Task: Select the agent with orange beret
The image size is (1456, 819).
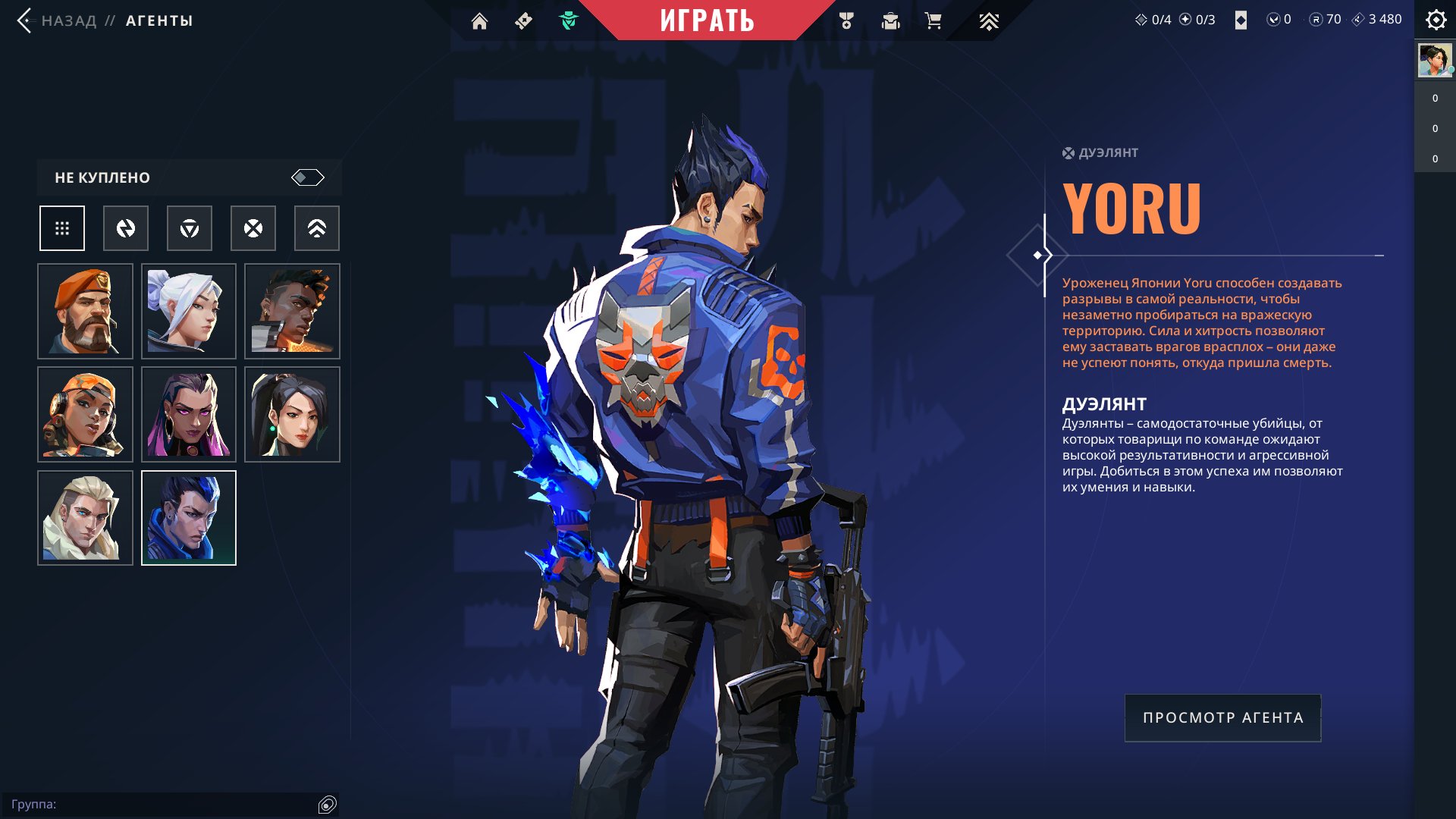Action: click(85, 312)
